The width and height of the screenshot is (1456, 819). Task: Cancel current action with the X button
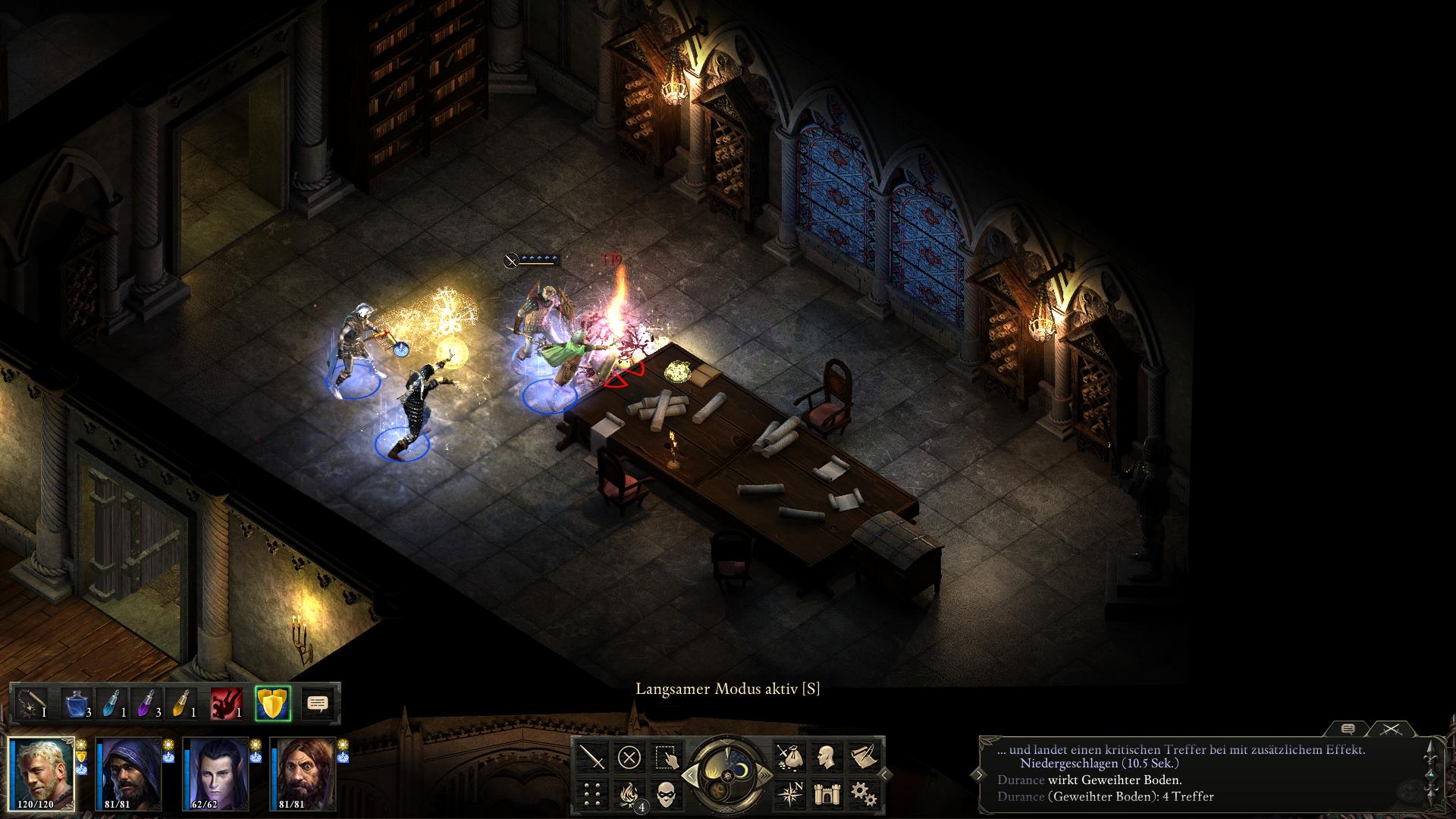629,757
